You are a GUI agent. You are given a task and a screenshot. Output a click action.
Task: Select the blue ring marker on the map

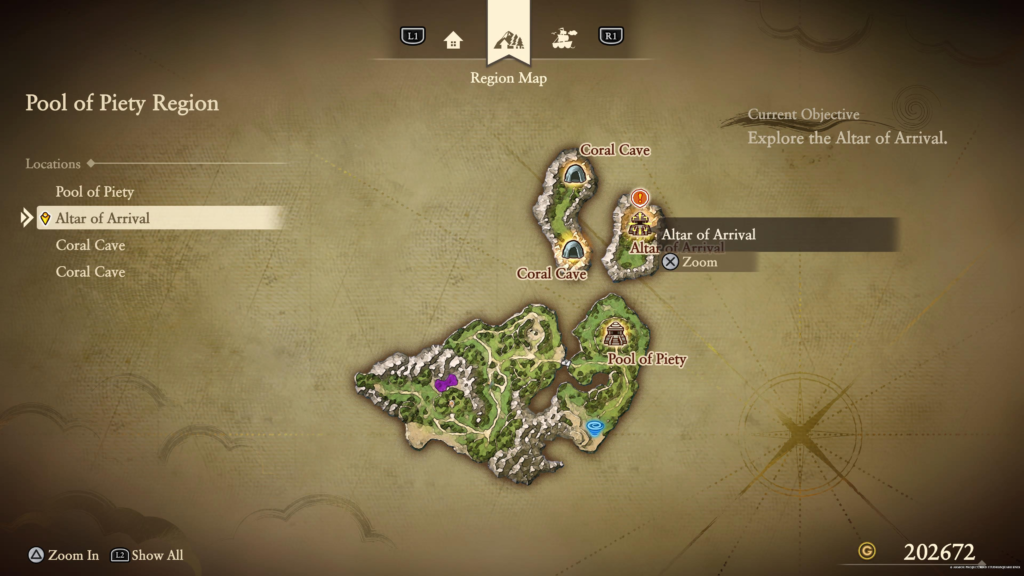tap(596, 427)
